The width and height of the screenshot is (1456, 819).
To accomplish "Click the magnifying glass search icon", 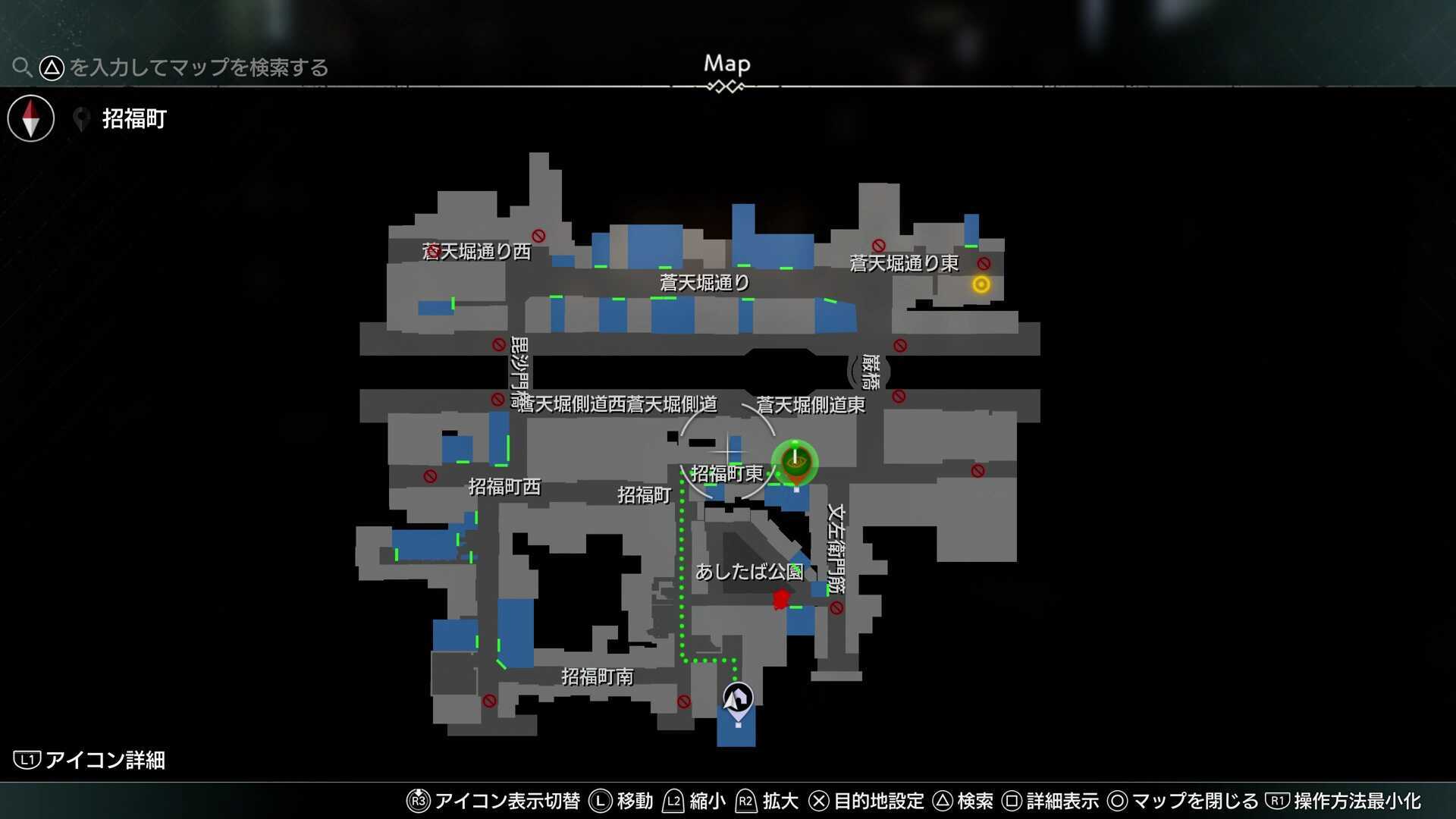I will coord(23,67).
